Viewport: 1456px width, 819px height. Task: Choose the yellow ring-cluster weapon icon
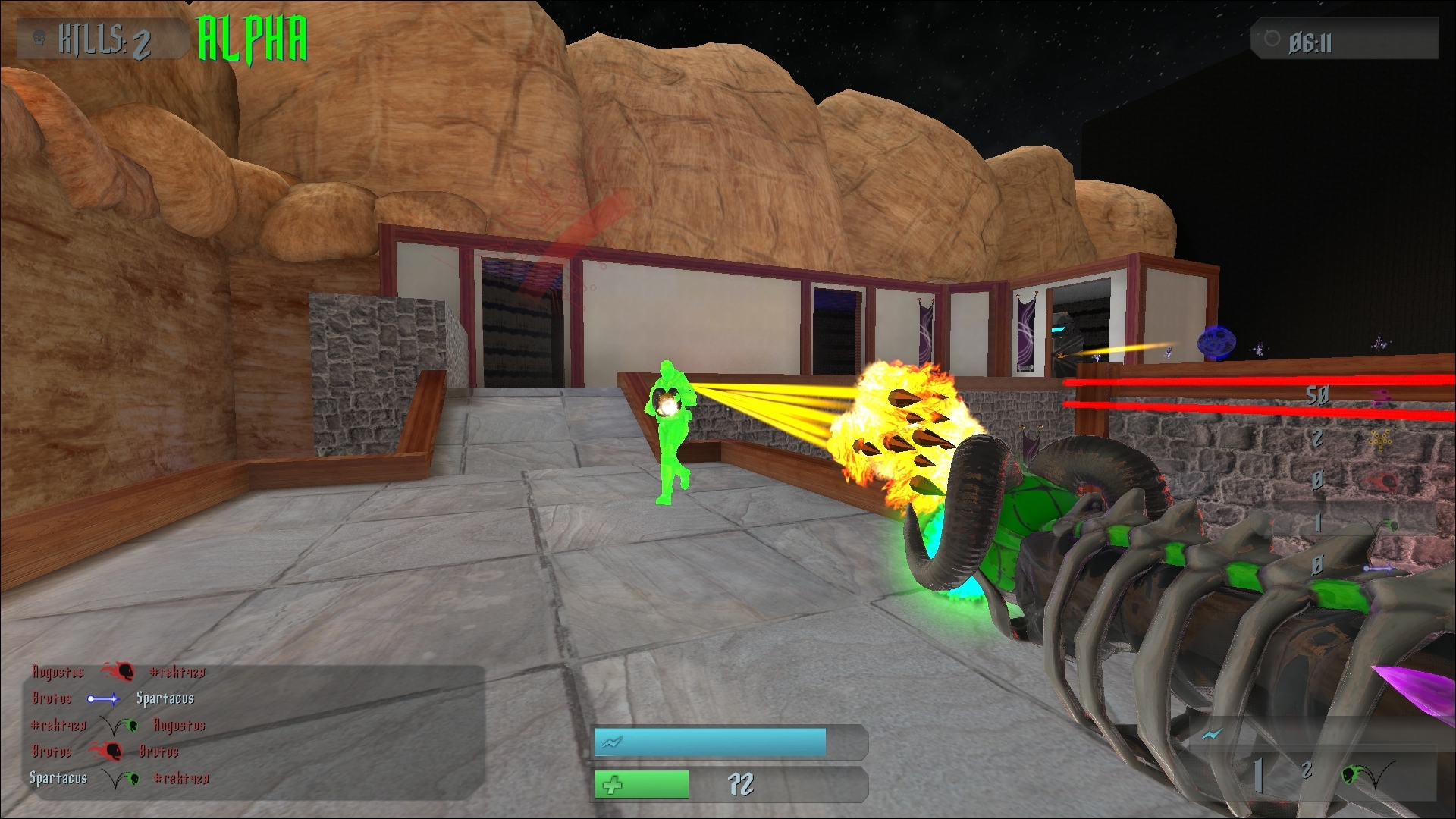pos(1381,439)
